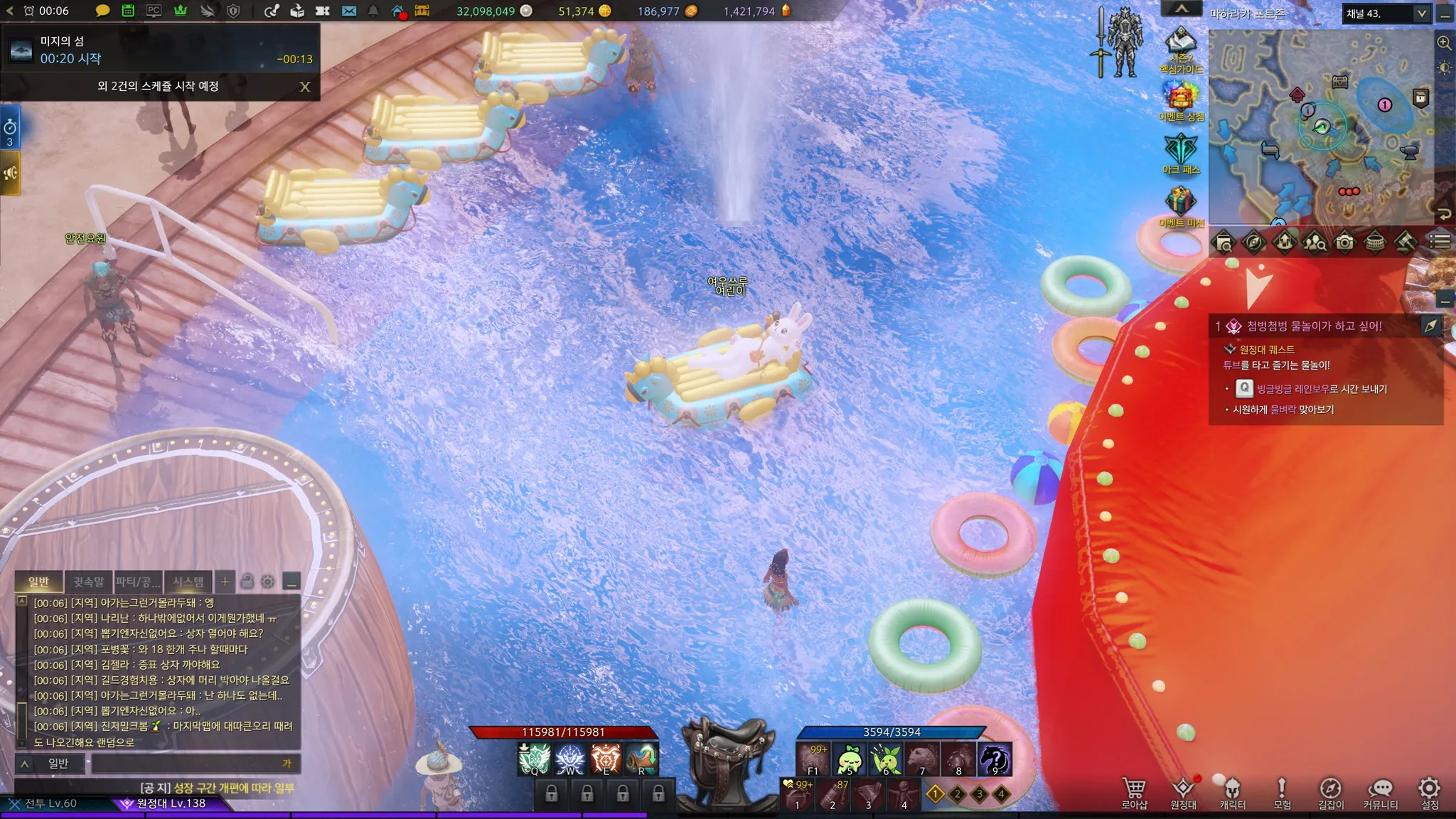The width and height of the screenshot is (1456, 819).
Task: Switch to the whisper (귓속말) chat tab
Action: point(89,582)
